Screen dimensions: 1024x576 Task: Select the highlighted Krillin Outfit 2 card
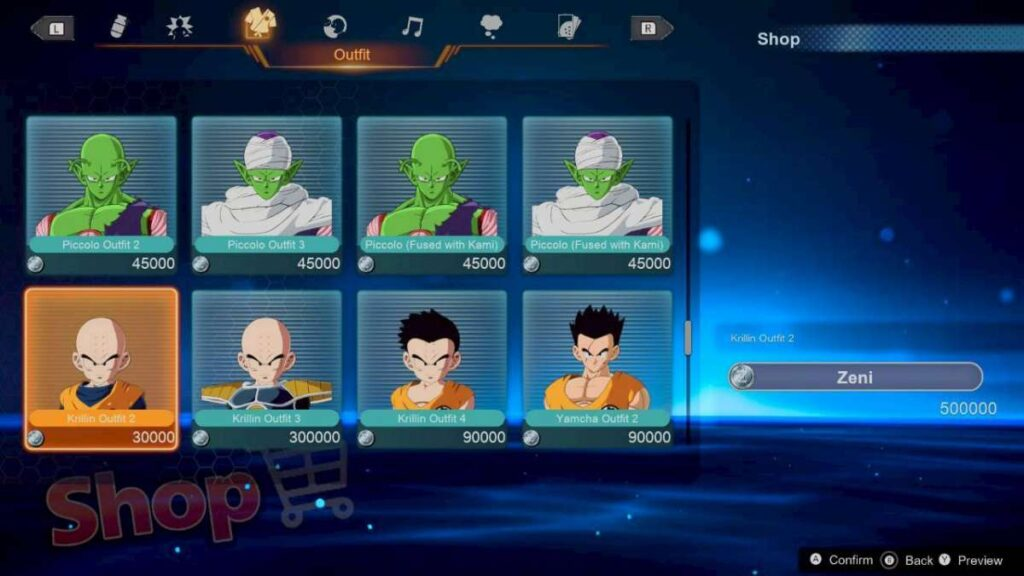[x=101, y=367]
